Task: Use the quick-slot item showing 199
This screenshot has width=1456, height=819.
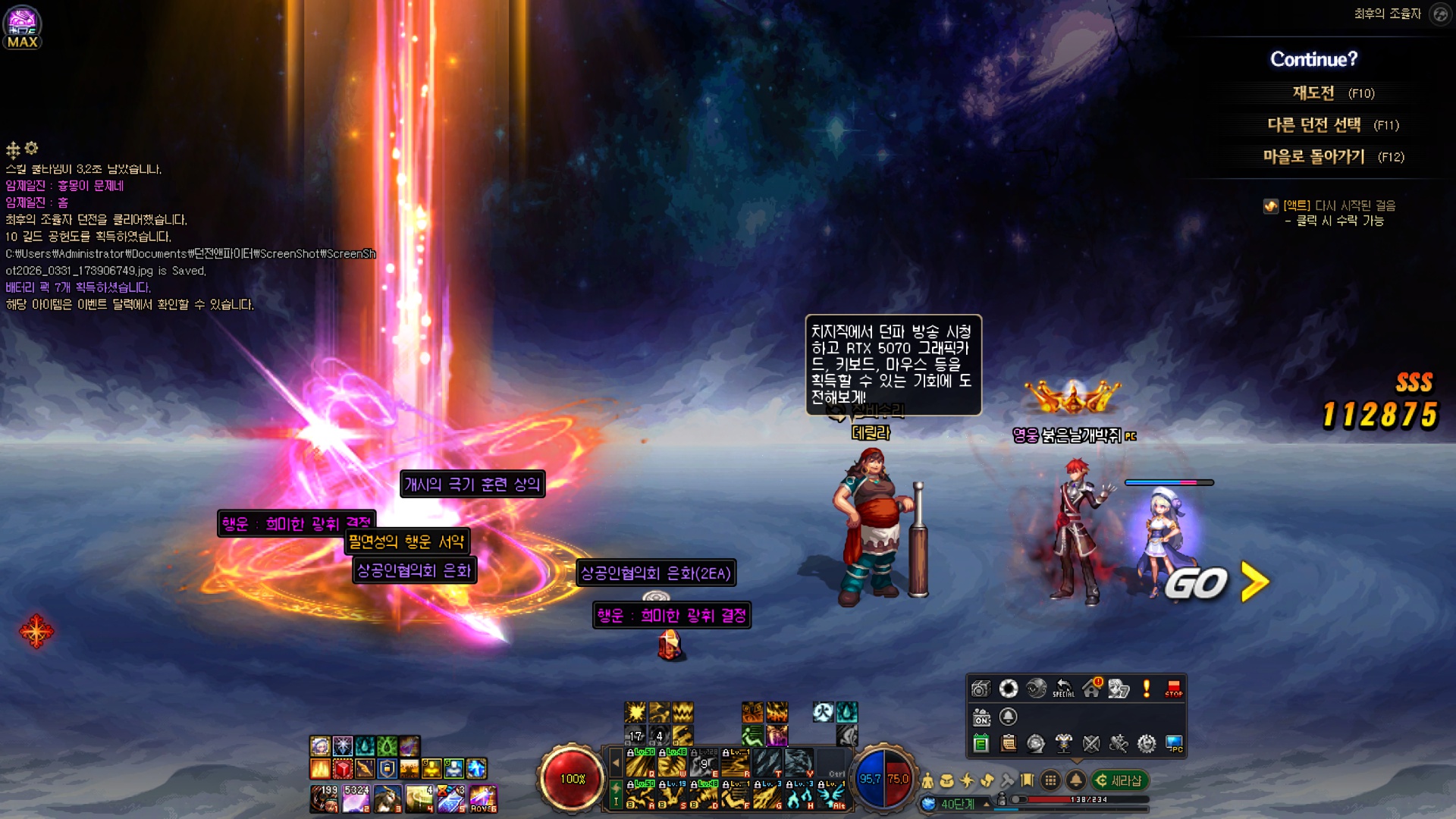Action: pos(324,799)
